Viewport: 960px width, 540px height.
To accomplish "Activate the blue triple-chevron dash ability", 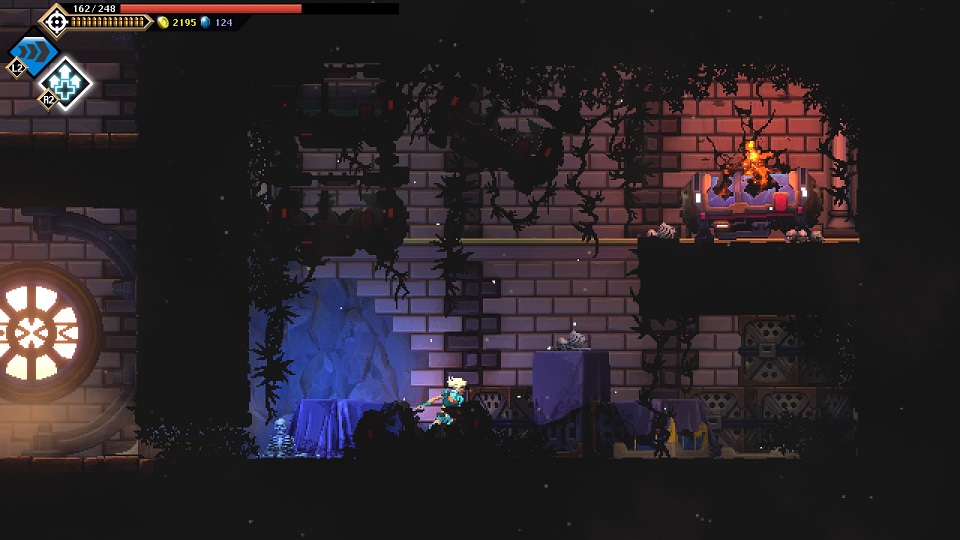I will click(34, 53).
